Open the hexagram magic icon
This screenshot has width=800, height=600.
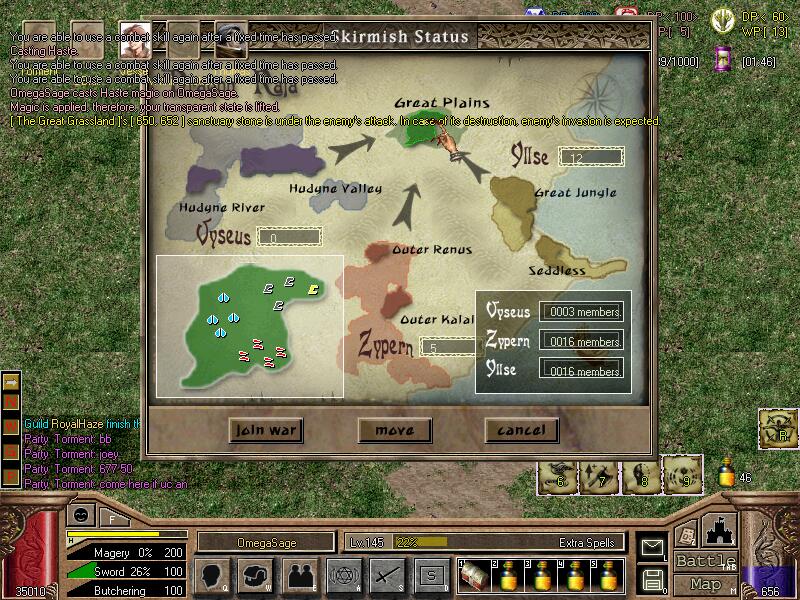pos(343,575)
